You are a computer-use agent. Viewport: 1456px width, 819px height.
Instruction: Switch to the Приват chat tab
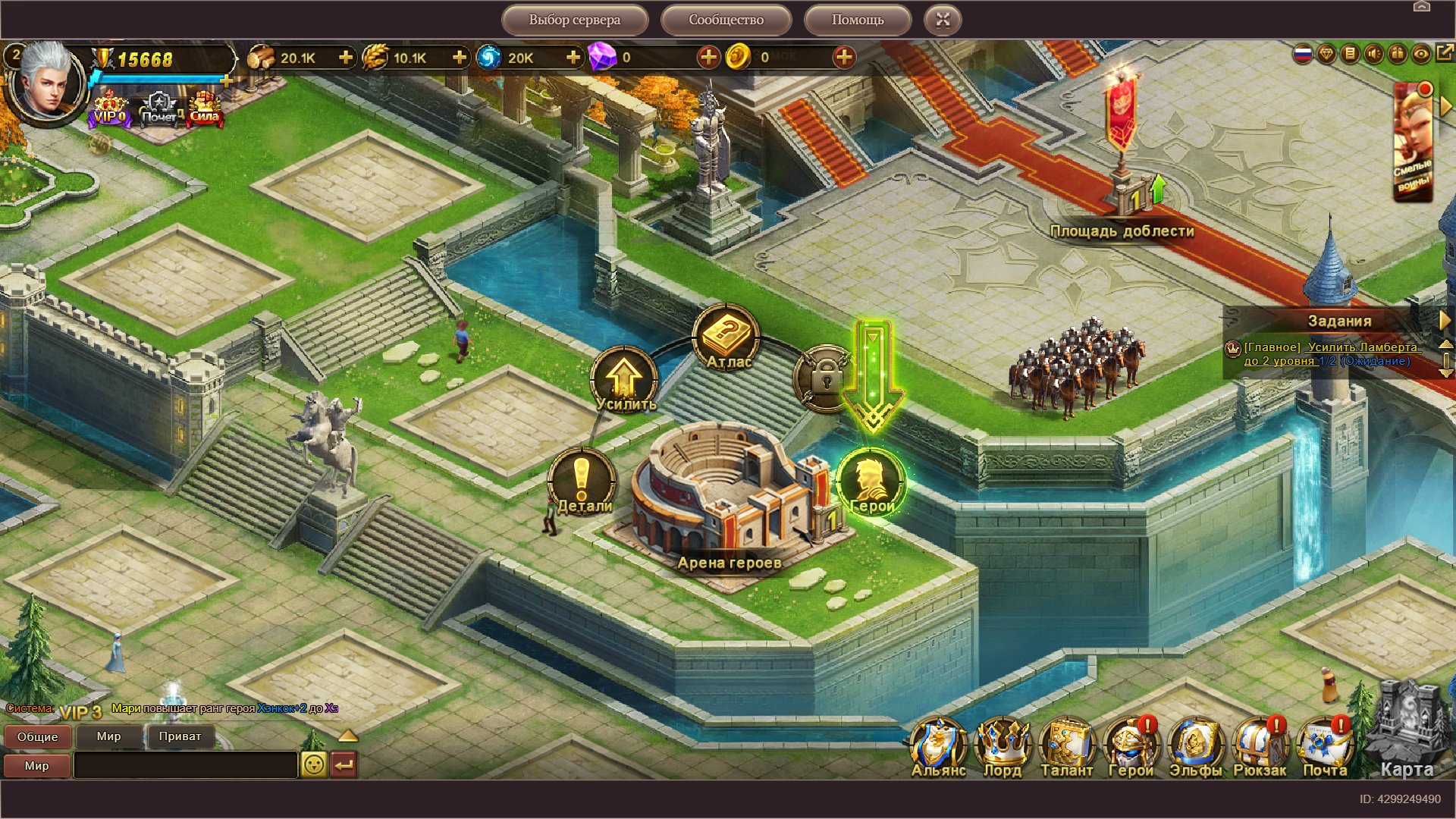click(x=180, y=736)
